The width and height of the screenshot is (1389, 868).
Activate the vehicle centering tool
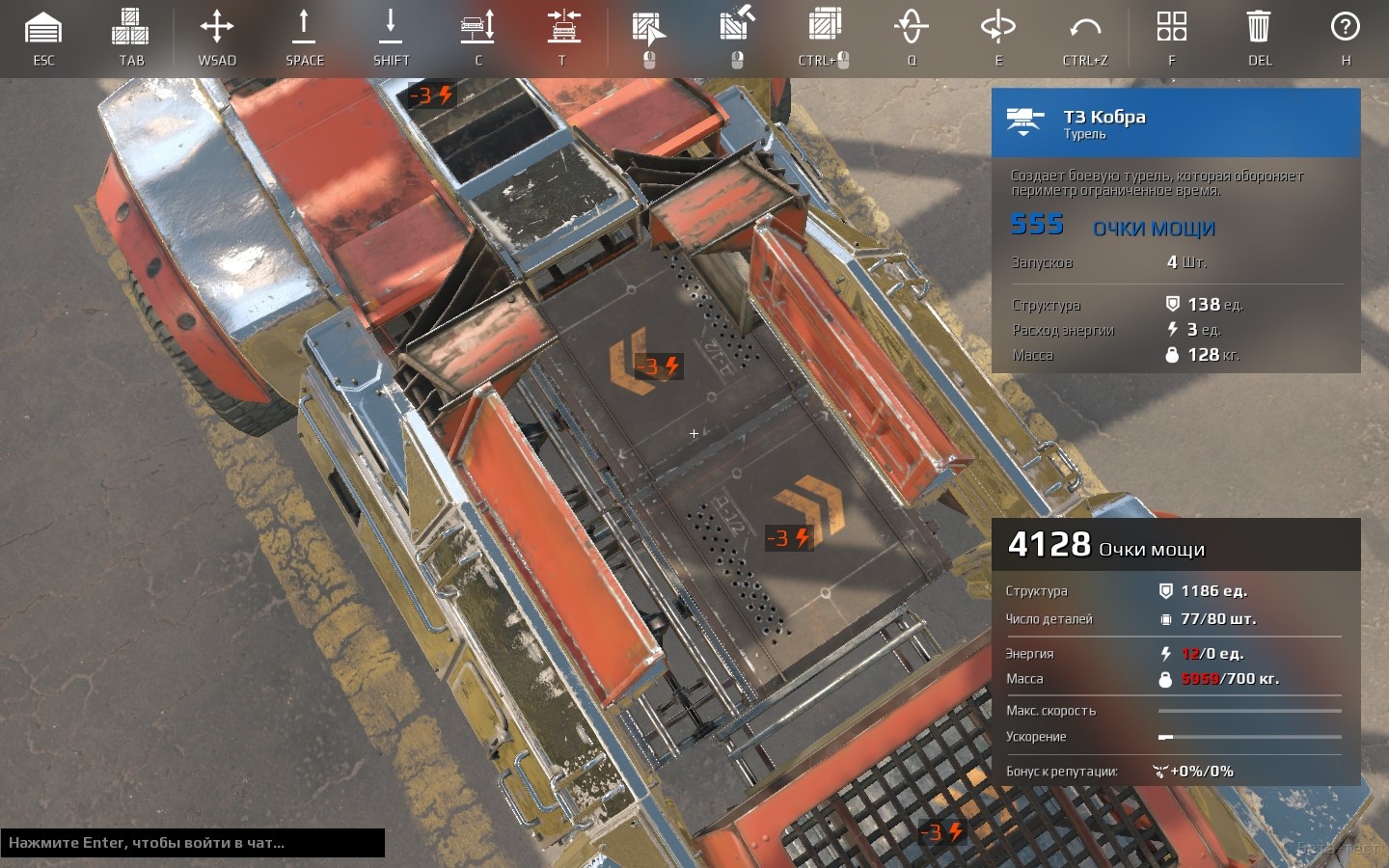click(563, 27)
